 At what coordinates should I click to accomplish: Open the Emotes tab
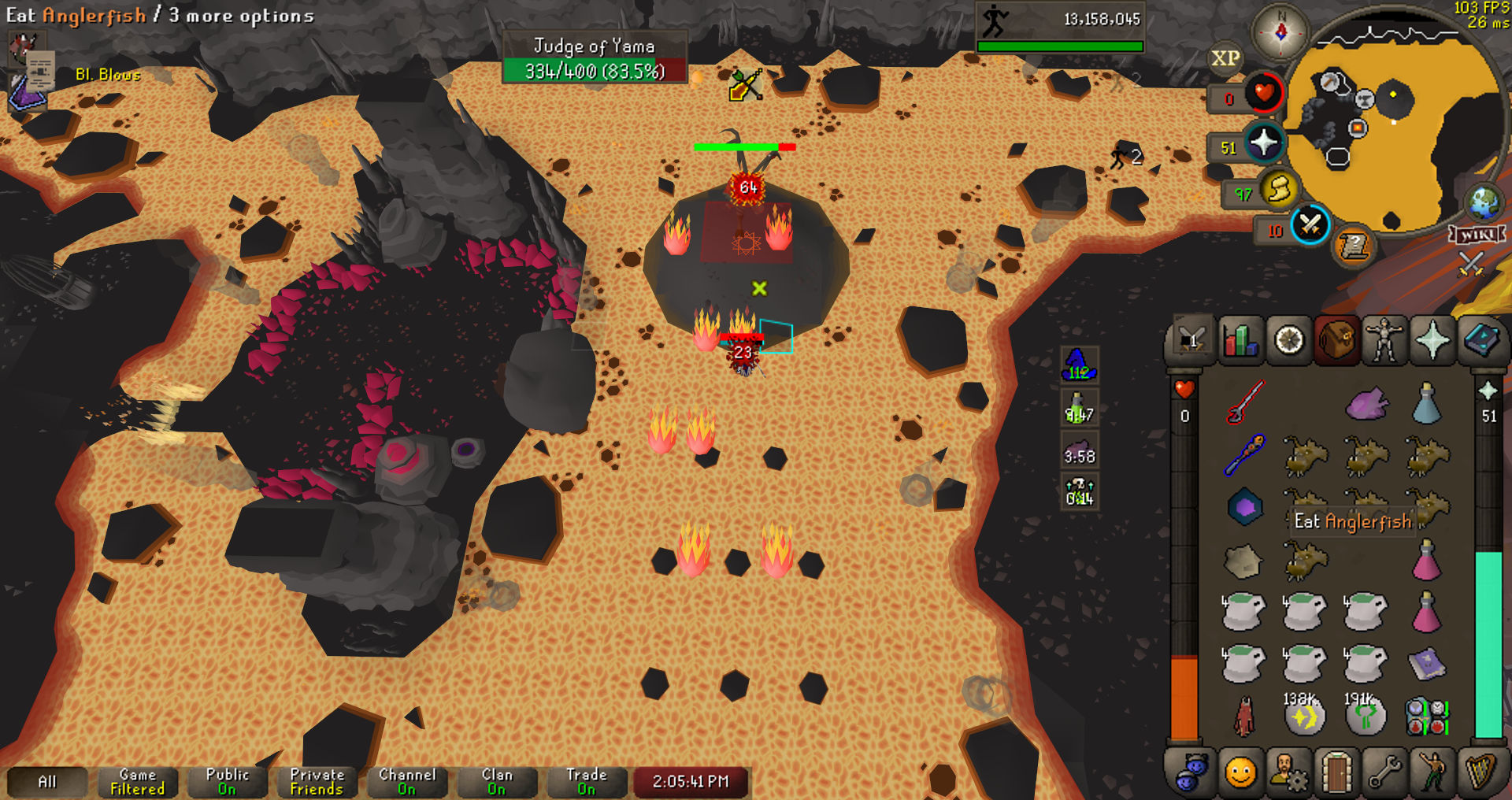tap(1432, 772)
